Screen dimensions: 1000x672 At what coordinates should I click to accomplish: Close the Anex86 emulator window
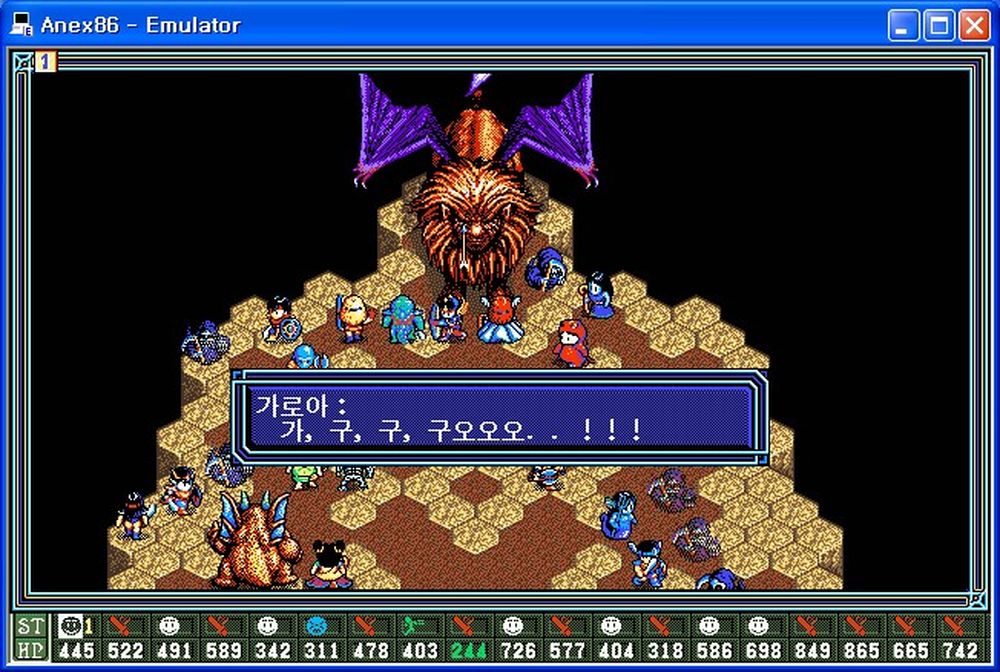pos(974,26)
